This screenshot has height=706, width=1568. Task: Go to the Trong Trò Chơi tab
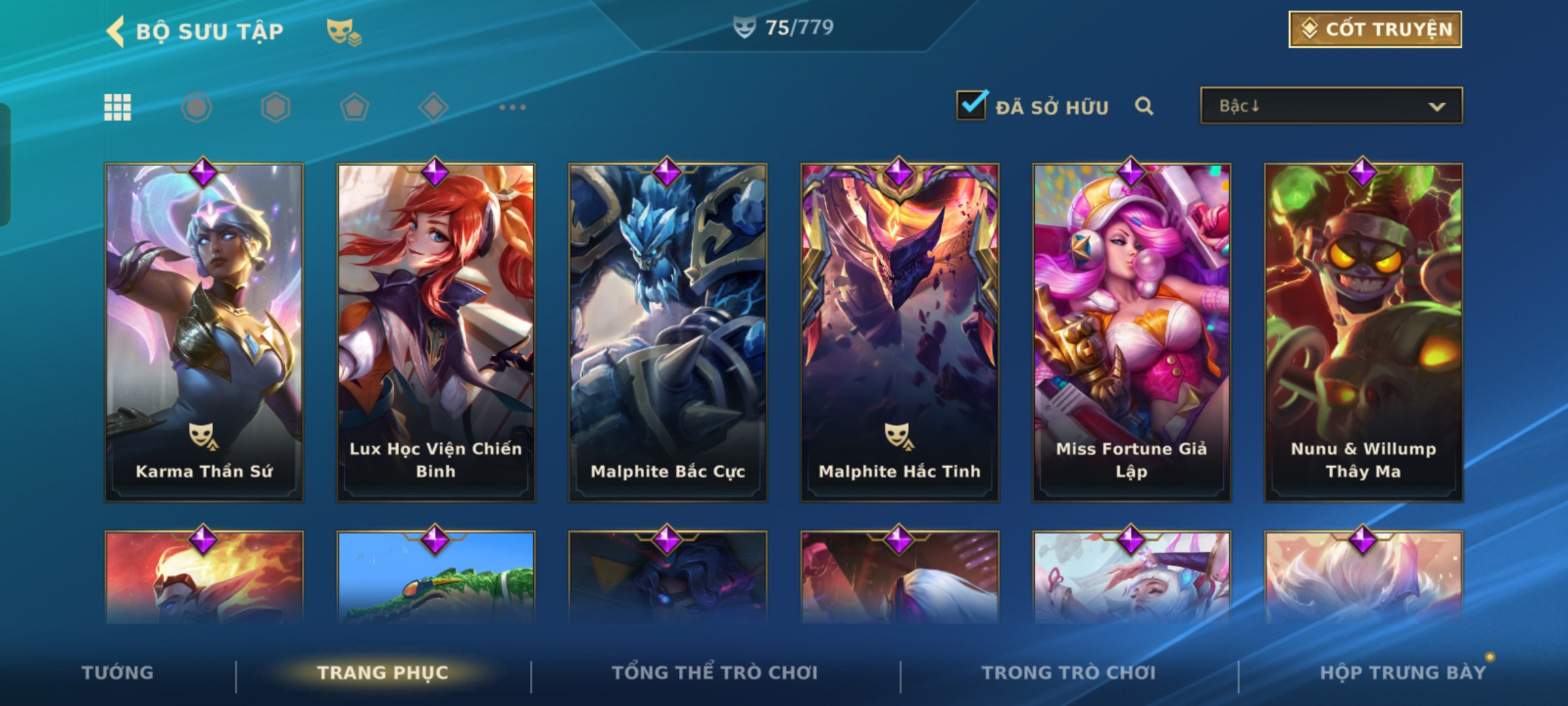[x=1069, y=673]
